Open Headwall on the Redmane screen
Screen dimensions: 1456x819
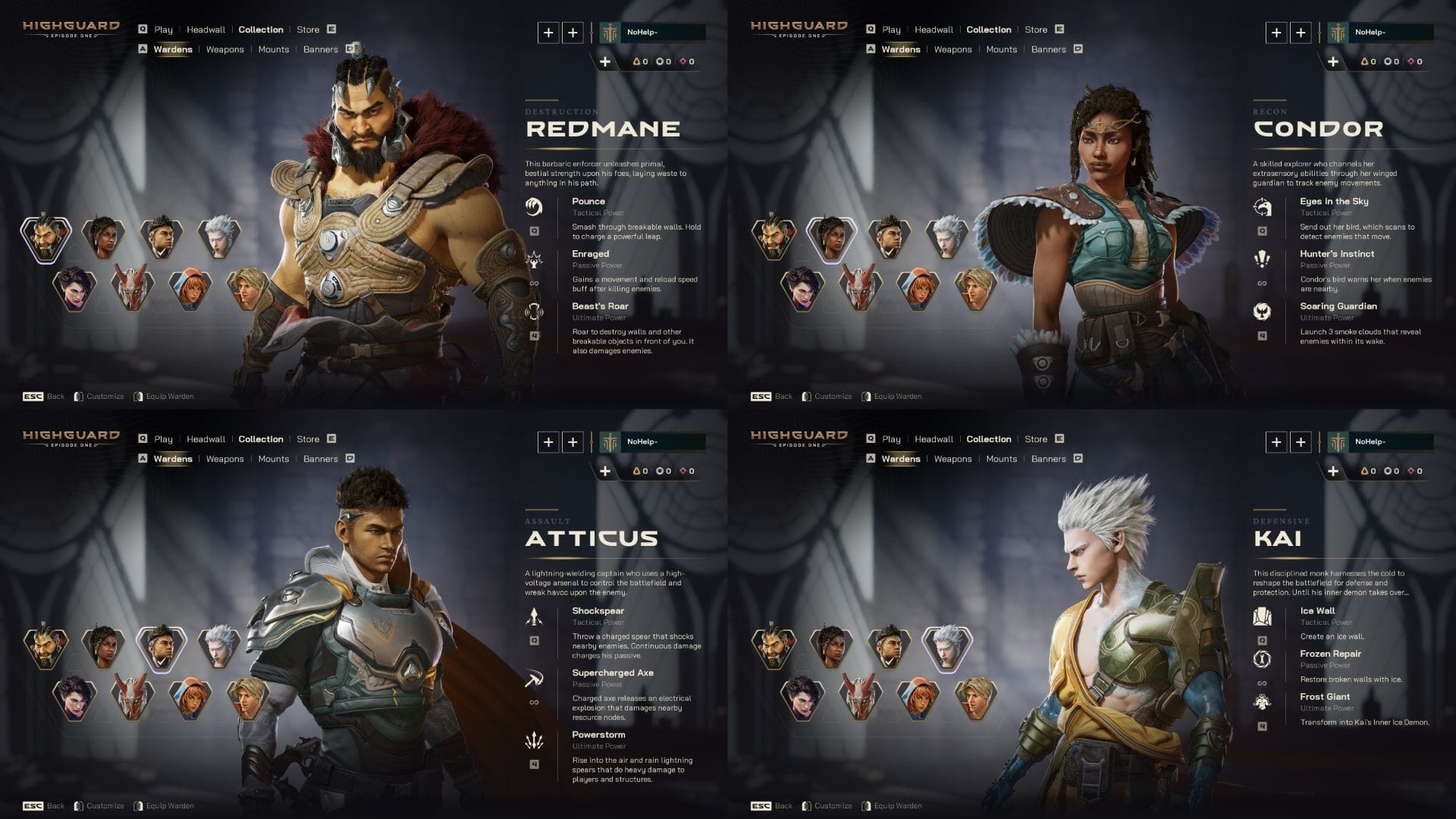[206, 30]
